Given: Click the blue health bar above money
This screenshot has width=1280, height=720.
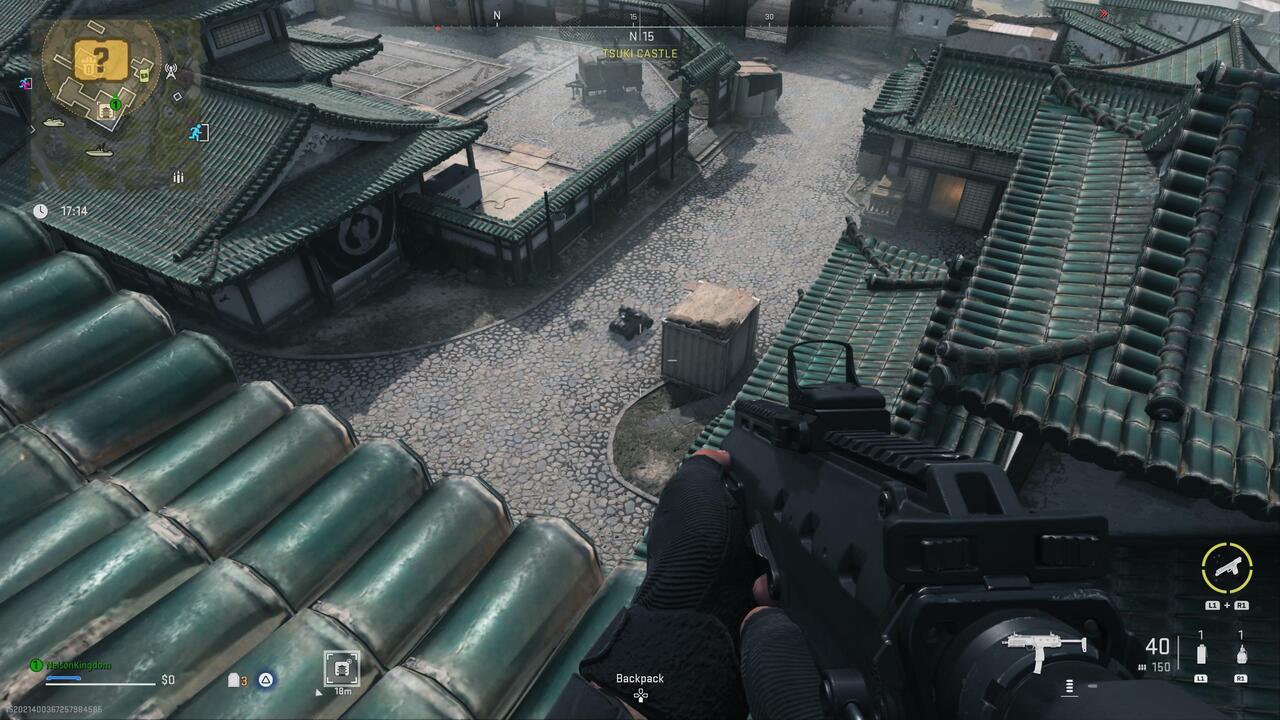Looking at the screenshot, I should click(x=63, y=678).
